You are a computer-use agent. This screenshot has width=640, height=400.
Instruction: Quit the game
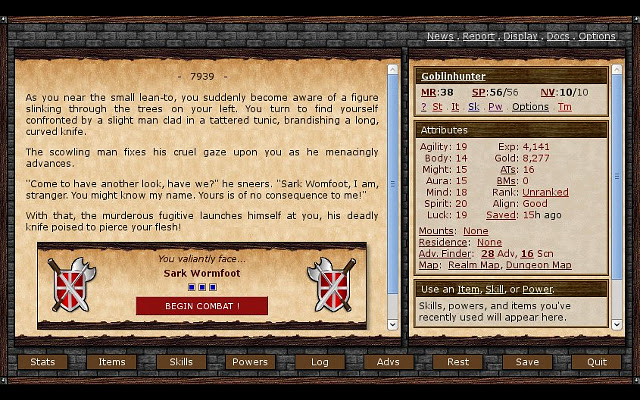[596, 362]
